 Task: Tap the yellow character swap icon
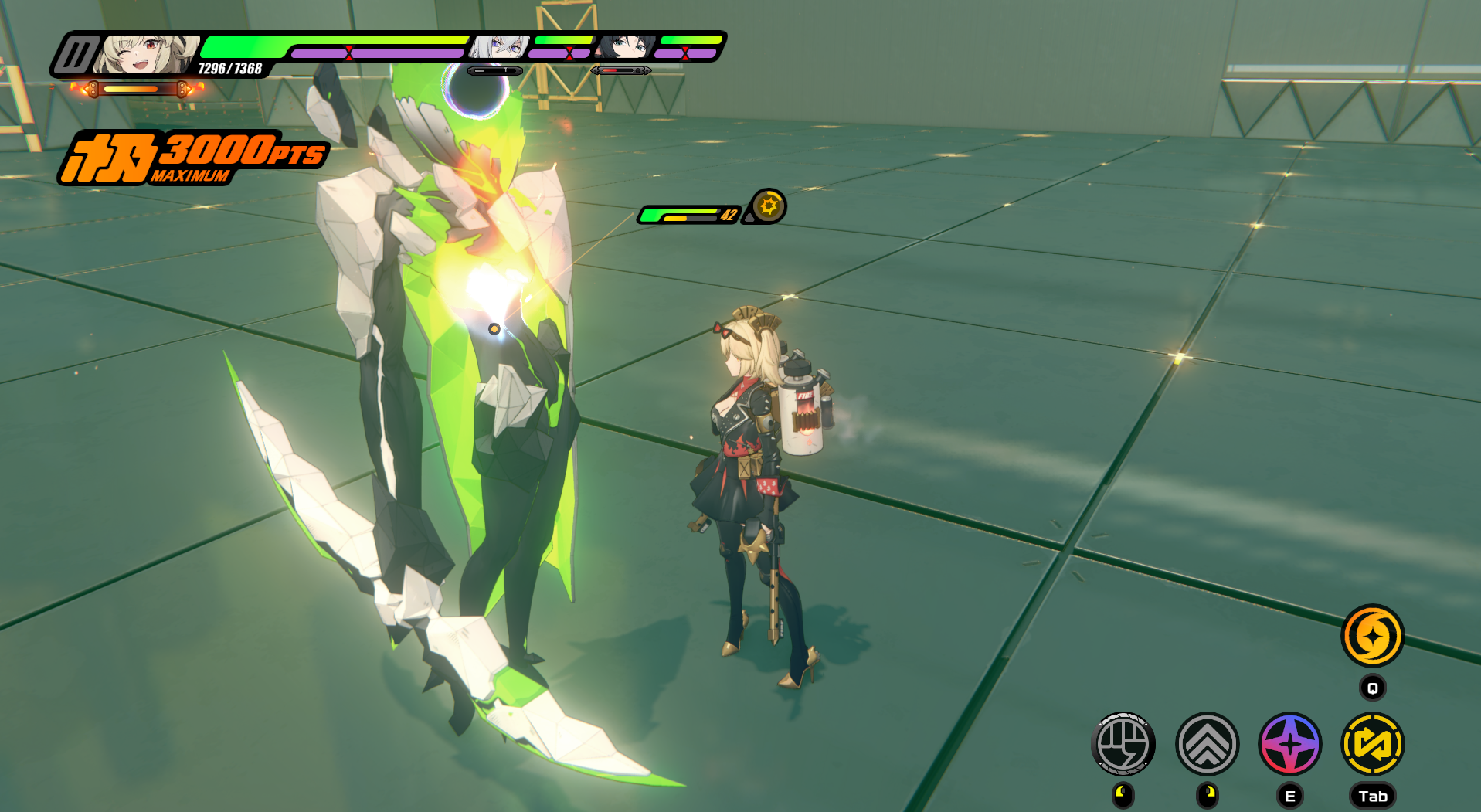[x=1372, y=744]
